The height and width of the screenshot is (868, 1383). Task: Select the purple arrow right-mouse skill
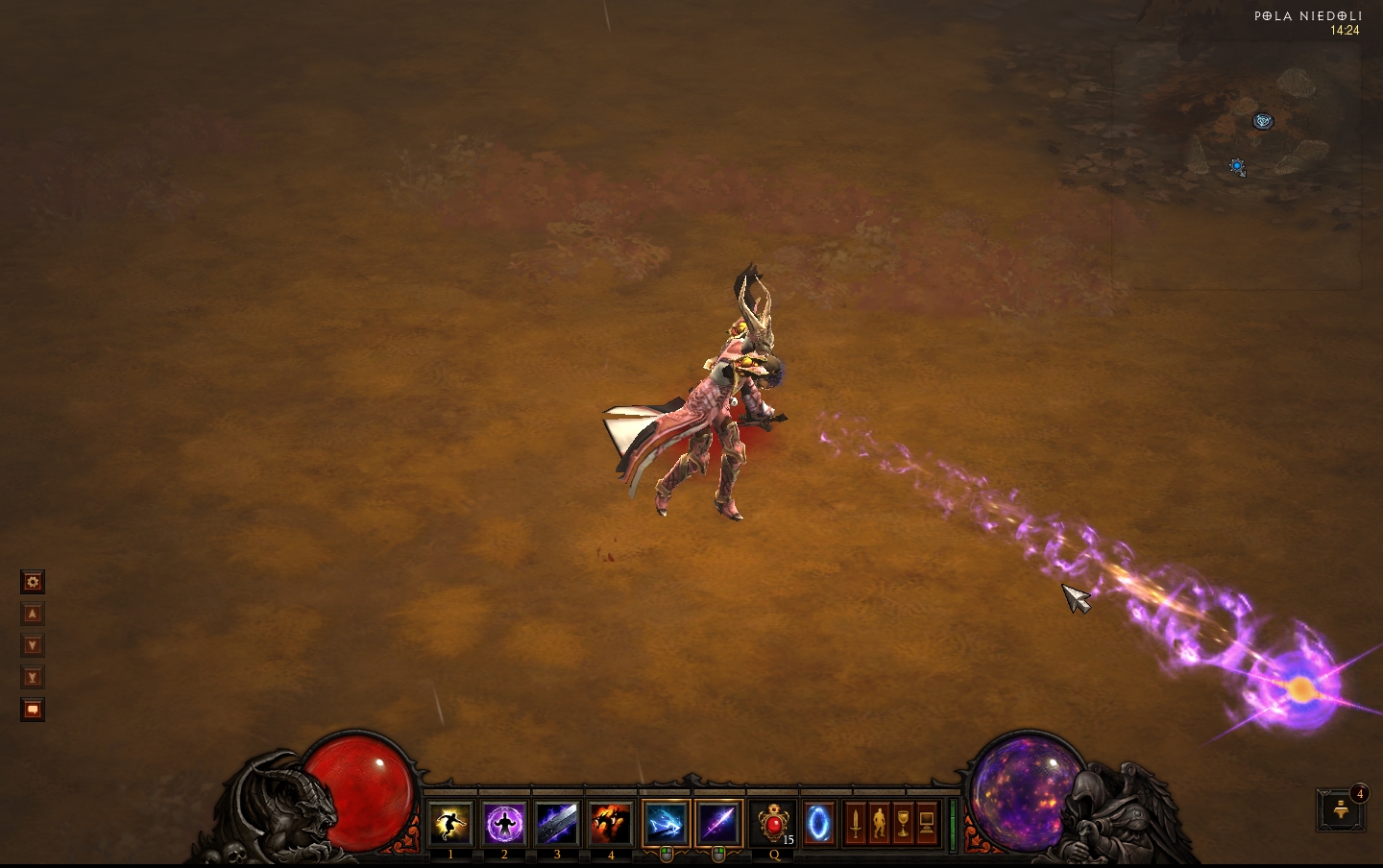pos(718,824)
